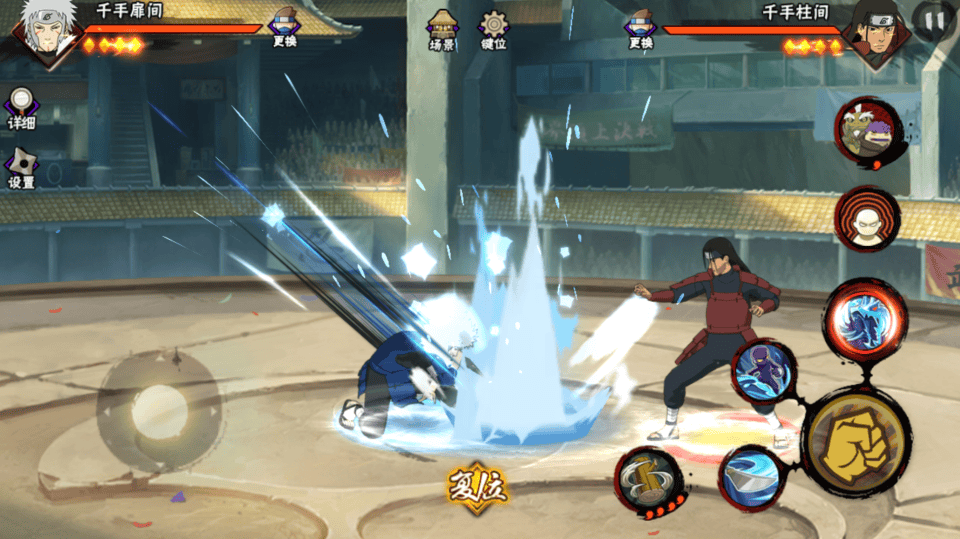The width and height of the screenshot is (960, 539).
Task: Use the blue ninja dash skill
Action: pos(765,371)
